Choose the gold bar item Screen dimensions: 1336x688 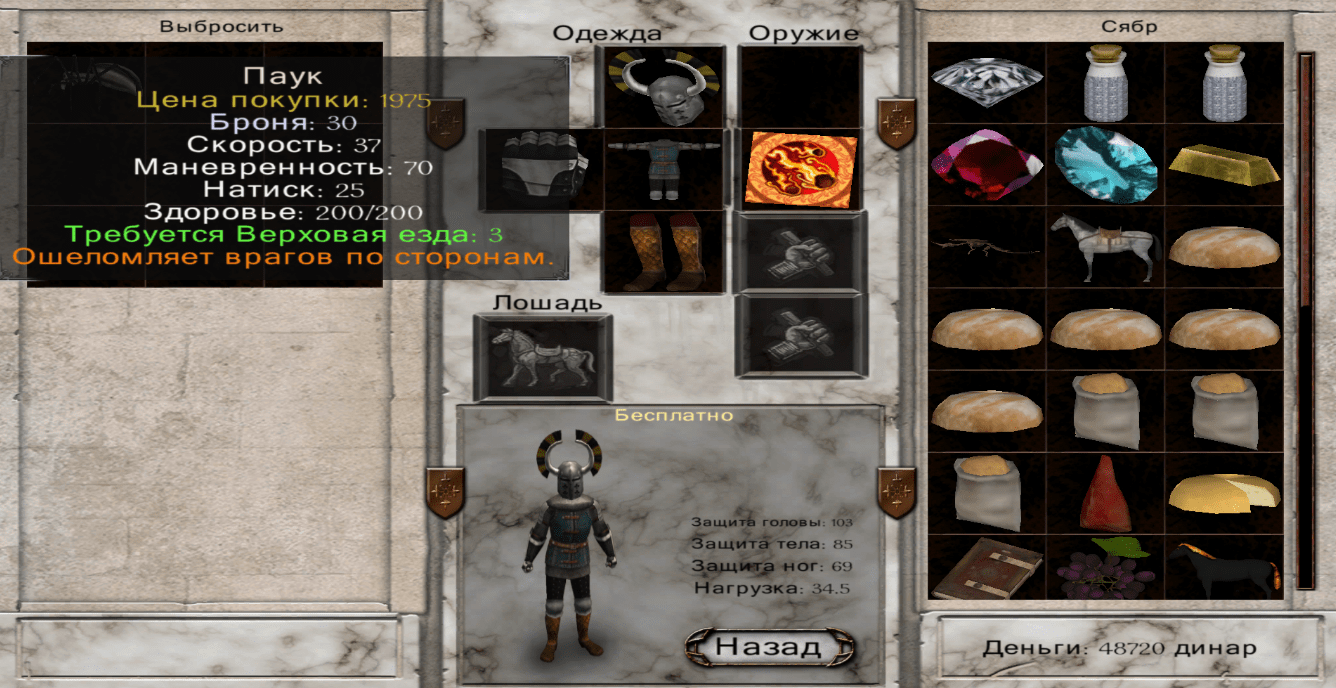[1224, 164]
